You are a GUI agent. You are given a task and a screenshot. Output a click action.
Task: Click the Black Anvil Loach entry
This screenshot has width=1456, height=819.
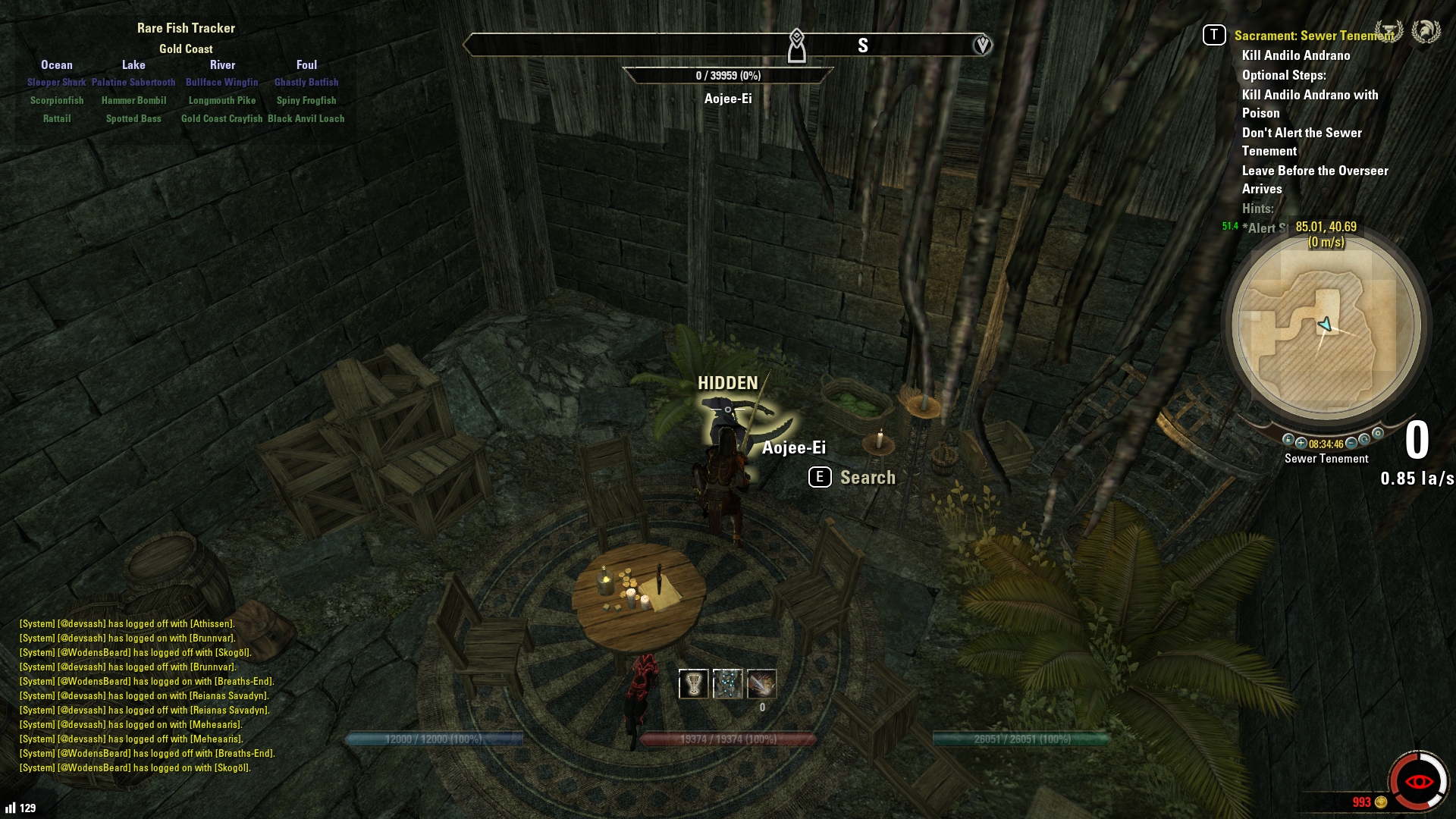coord(306,119)
